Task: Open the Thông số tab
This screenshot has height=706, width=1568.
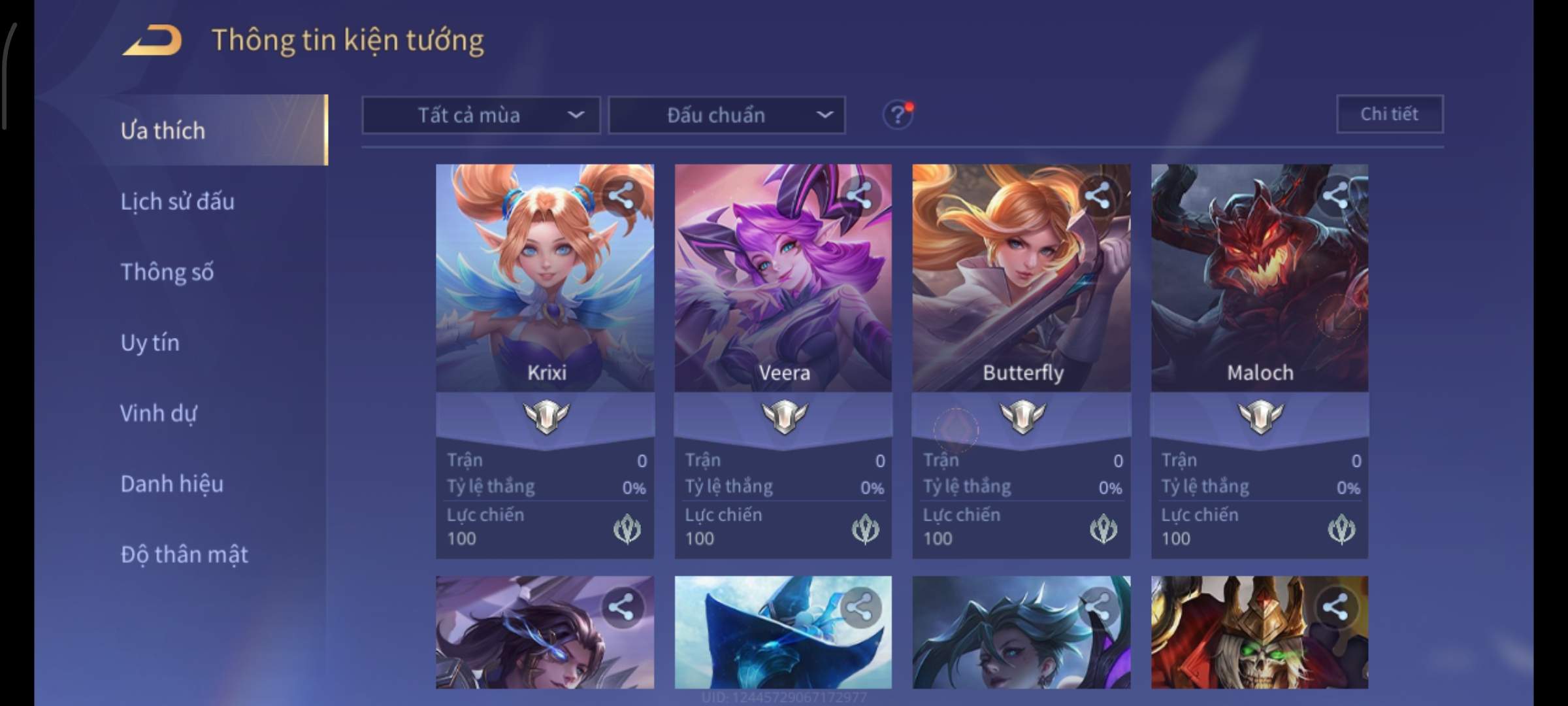Action: click(x=167, y=272)
